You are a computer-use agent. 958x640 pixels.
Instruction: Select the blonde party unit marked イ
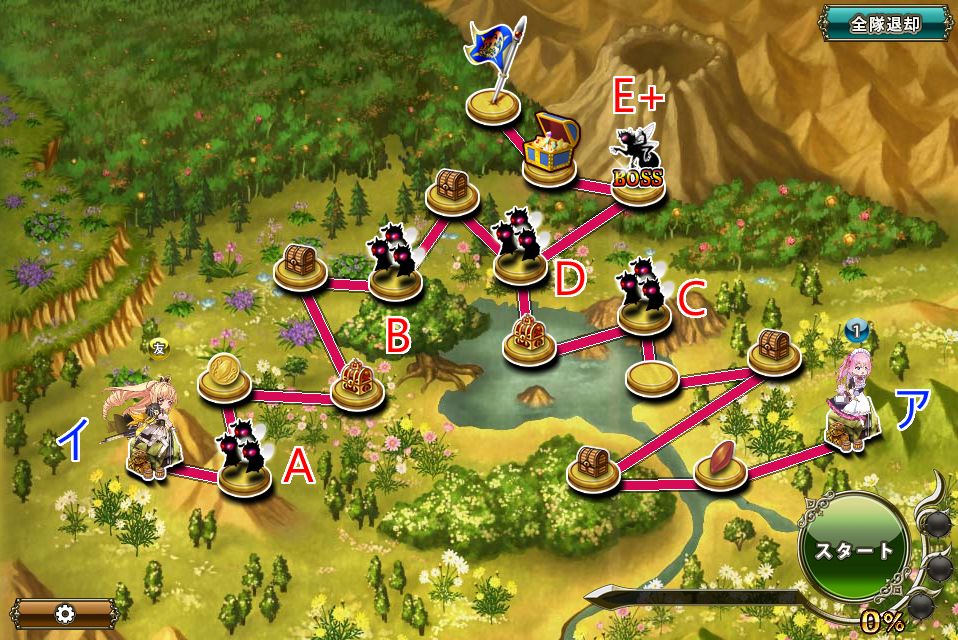[147, 433]
